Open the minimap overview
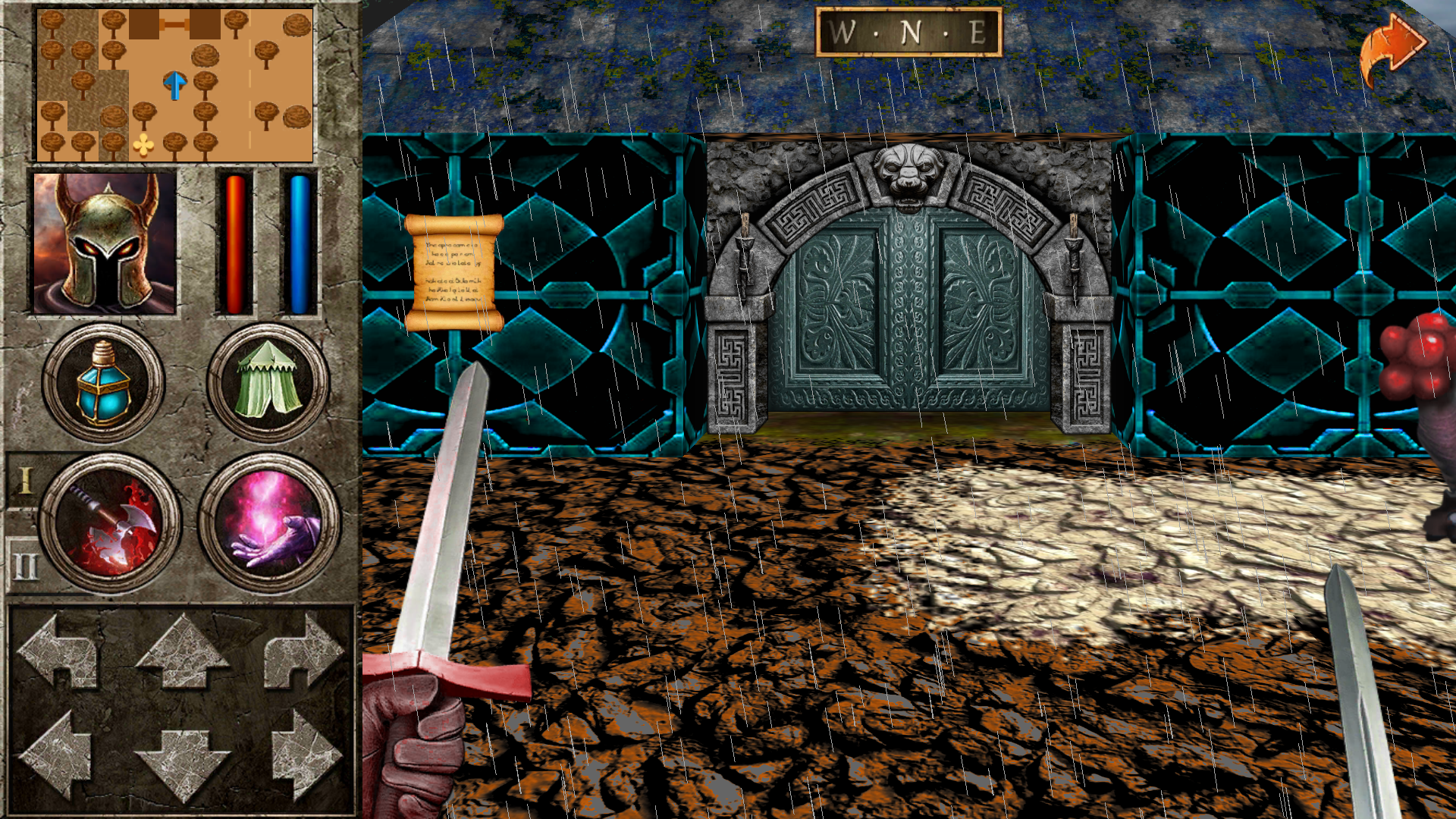This screenshot has height=819, width=1456. pyautogui.click(x=175, y=84)
